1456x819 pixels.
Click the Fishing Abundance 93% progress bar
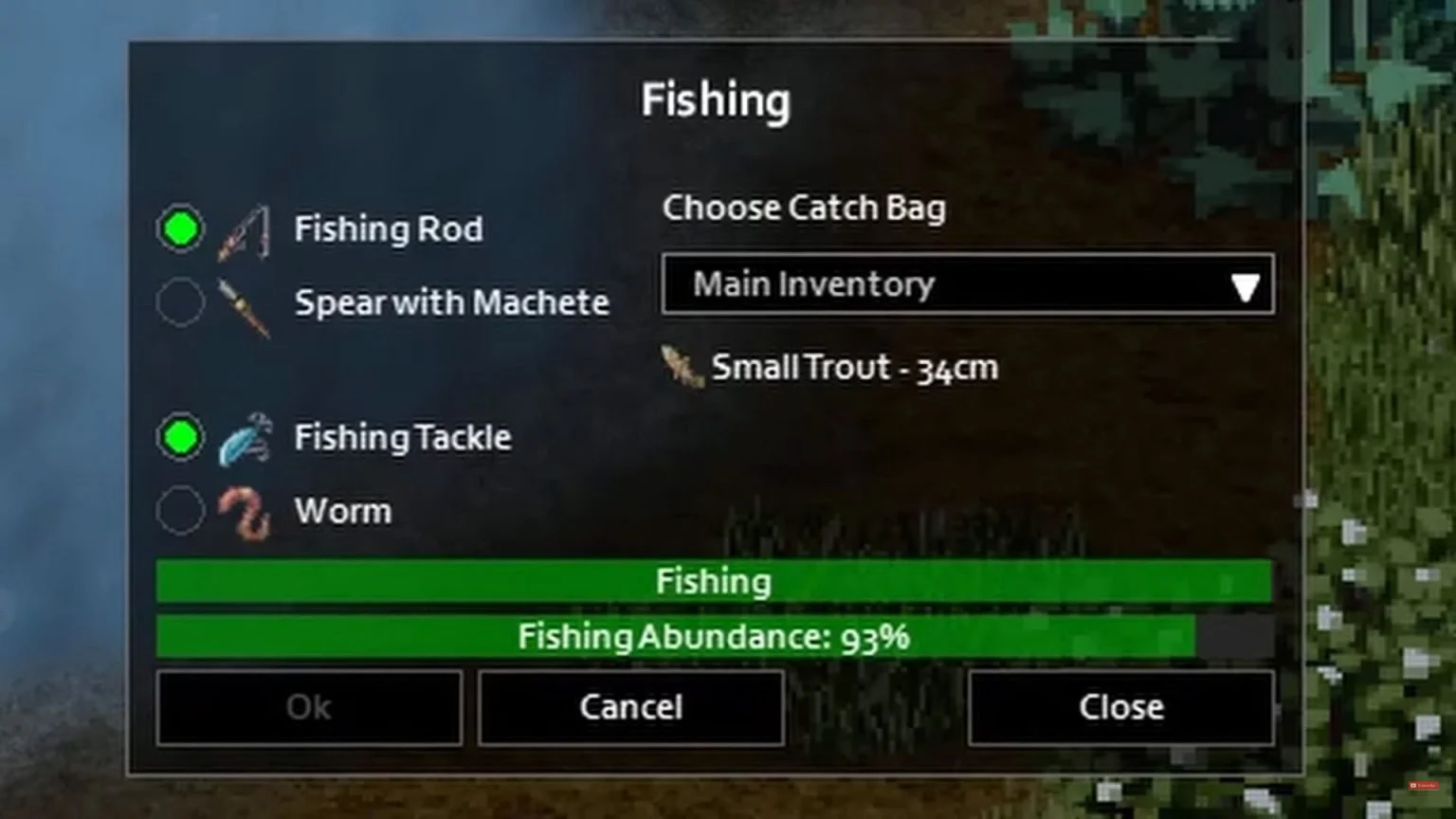713,637
